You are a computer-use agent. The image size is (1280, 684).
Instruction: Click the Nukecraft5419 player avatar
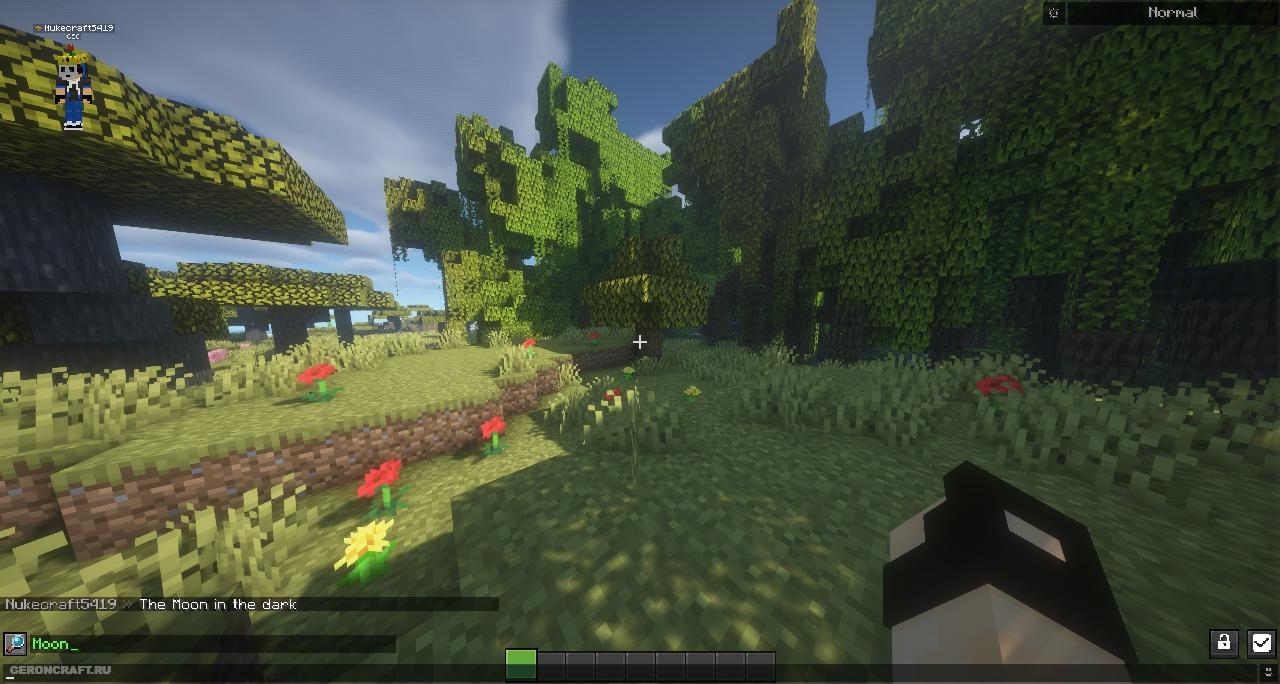tap(73, 88)
